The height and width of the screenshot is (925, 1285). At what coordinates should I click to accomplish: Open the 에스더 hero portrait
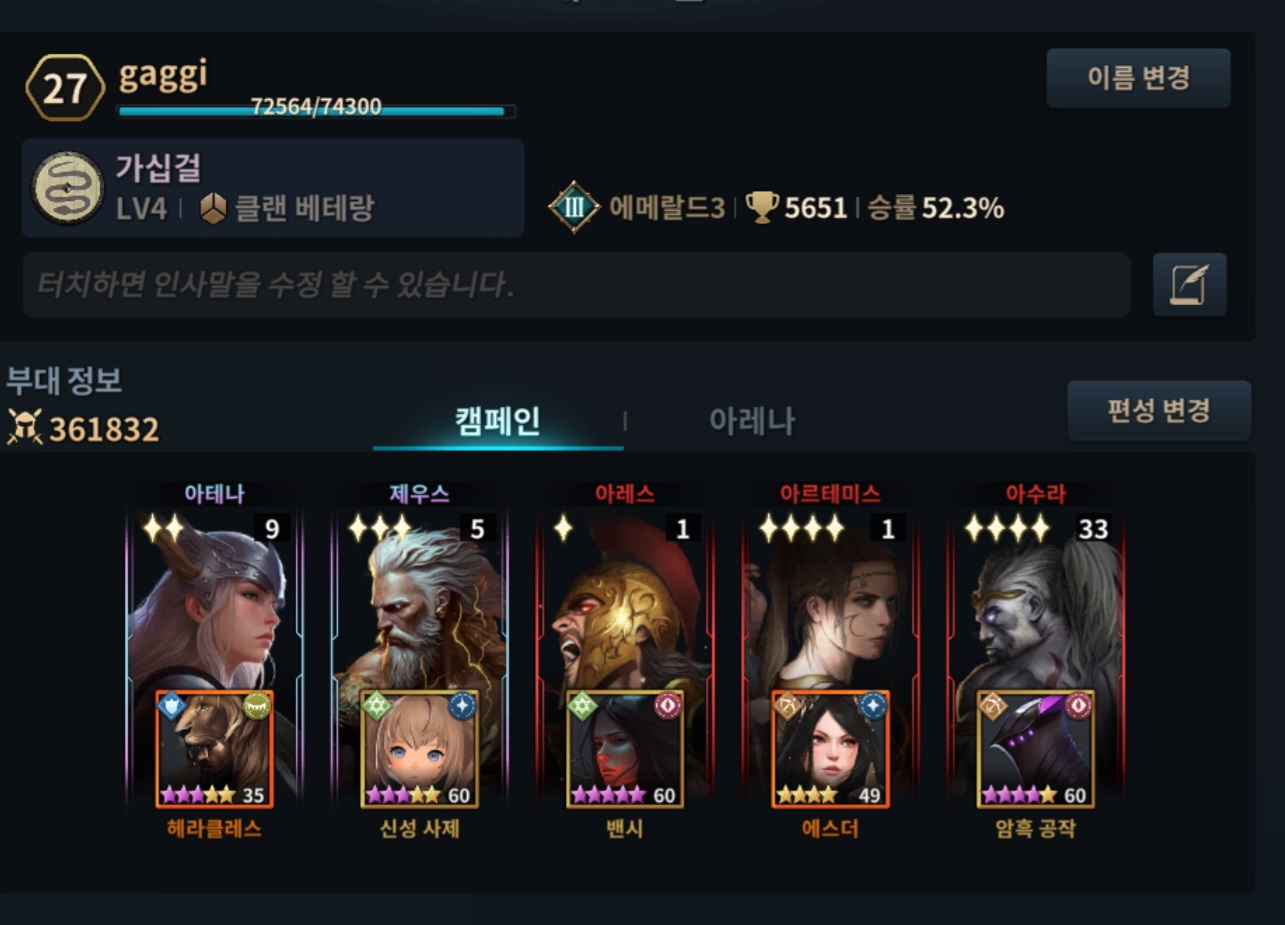coord(830,749)
